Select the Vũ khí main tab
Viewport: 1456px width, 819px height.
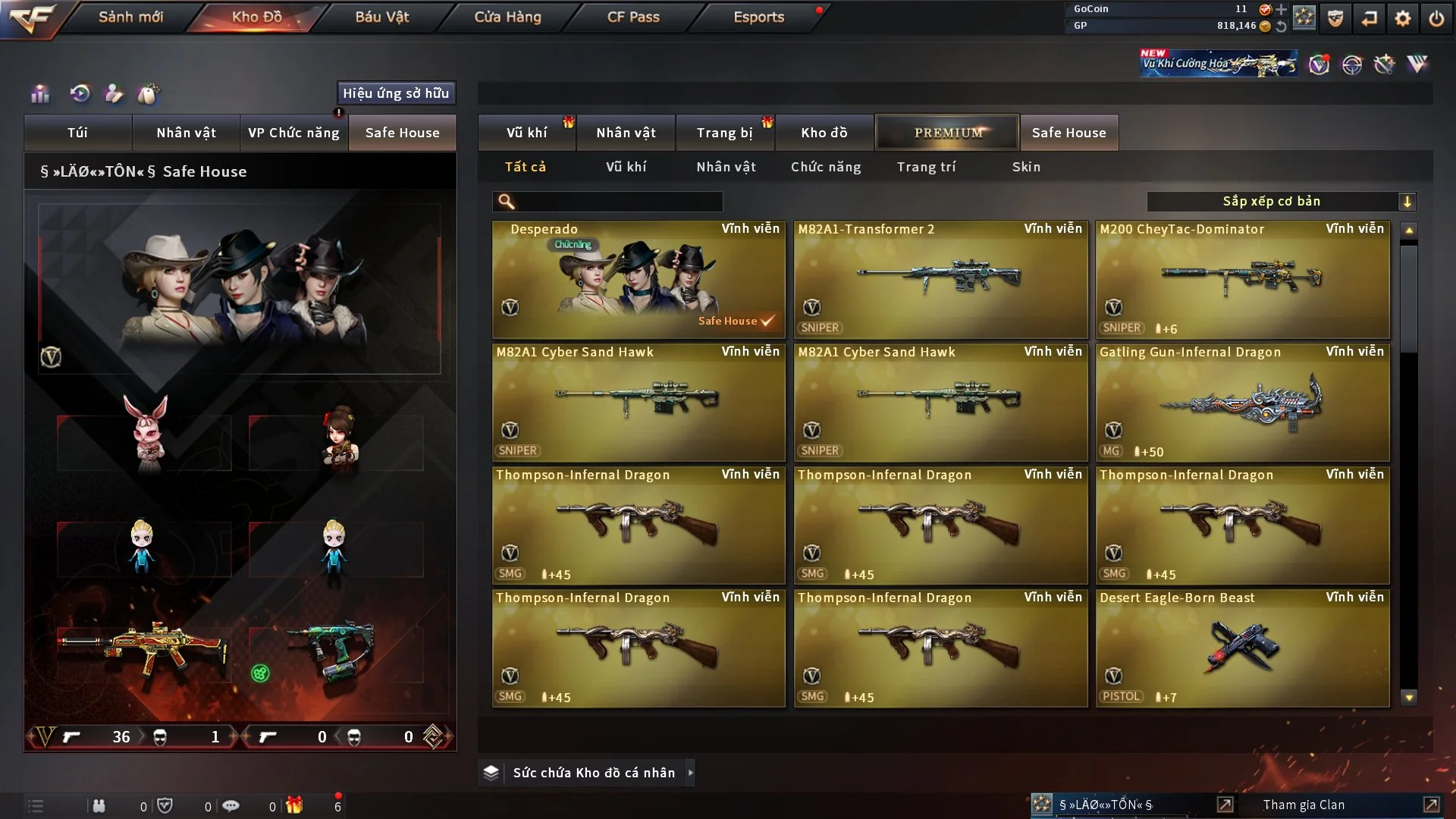(x=526, y=133)
